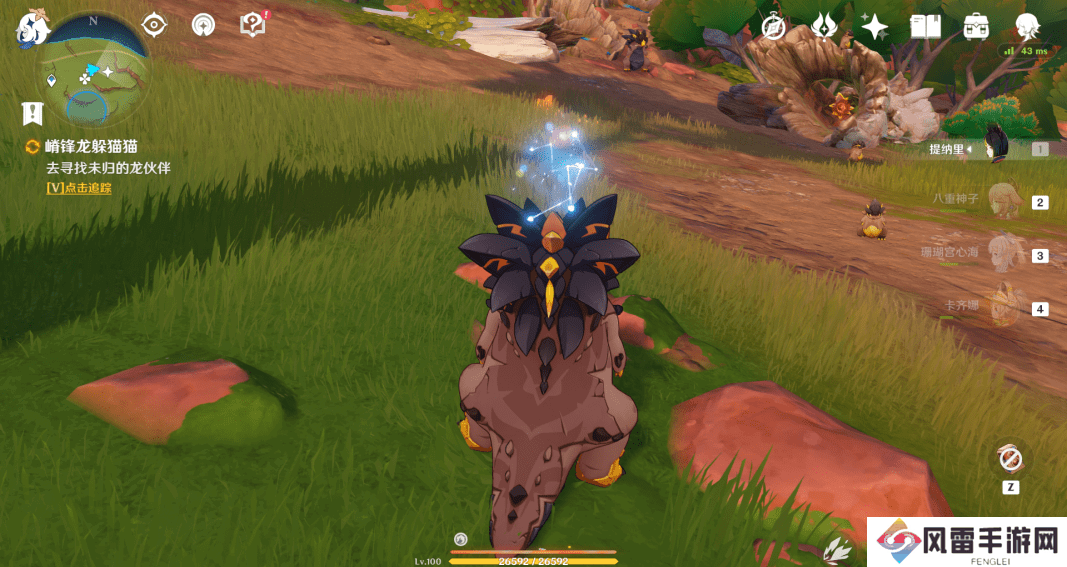Image resolution: width=1067 pixels, height=567 pixels.
Task: Open the four-point star wish icon
Action: 875,27
